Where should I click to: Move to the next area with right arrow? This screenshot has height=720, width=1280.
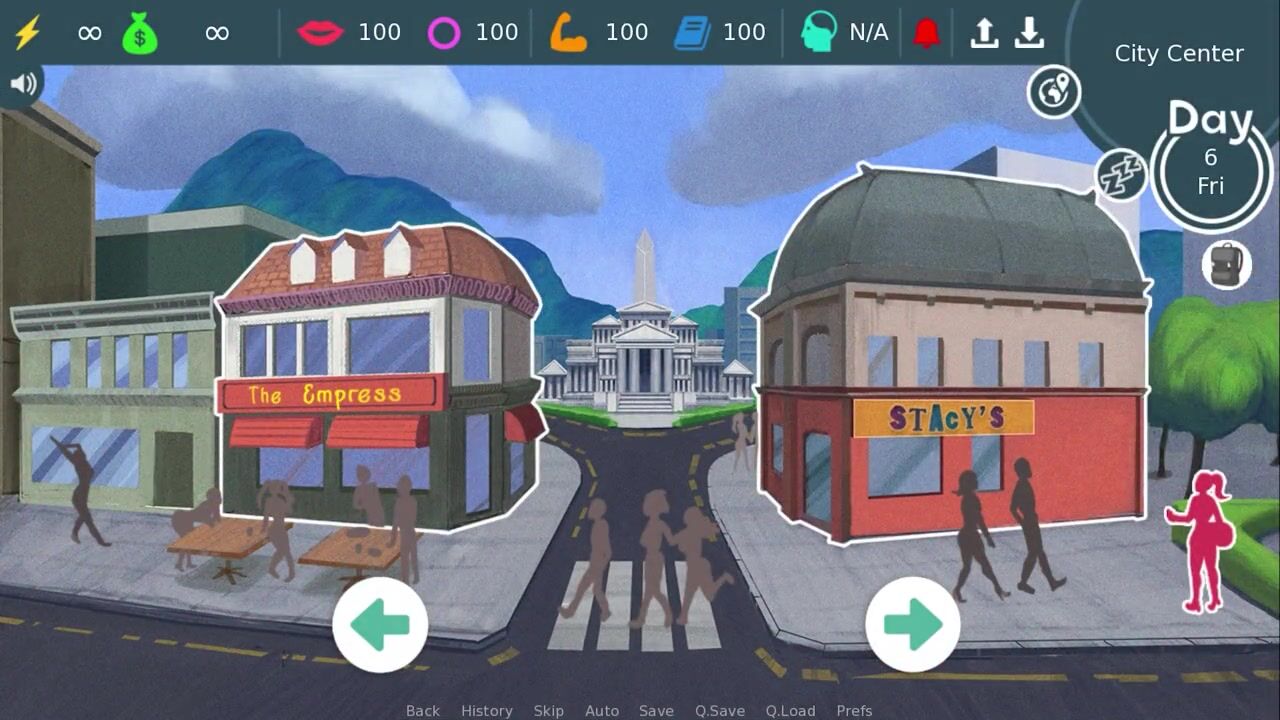(x=912, y=624)
